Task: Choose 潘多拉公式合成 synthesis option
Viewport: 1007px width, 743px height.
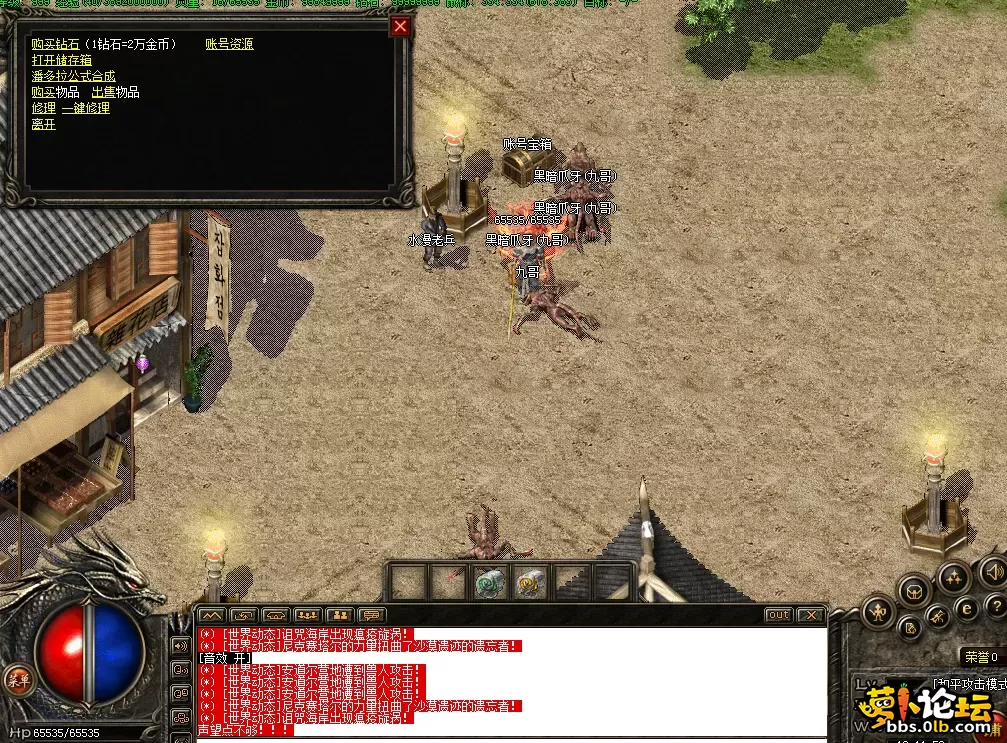Action: [x=73, y=76]
